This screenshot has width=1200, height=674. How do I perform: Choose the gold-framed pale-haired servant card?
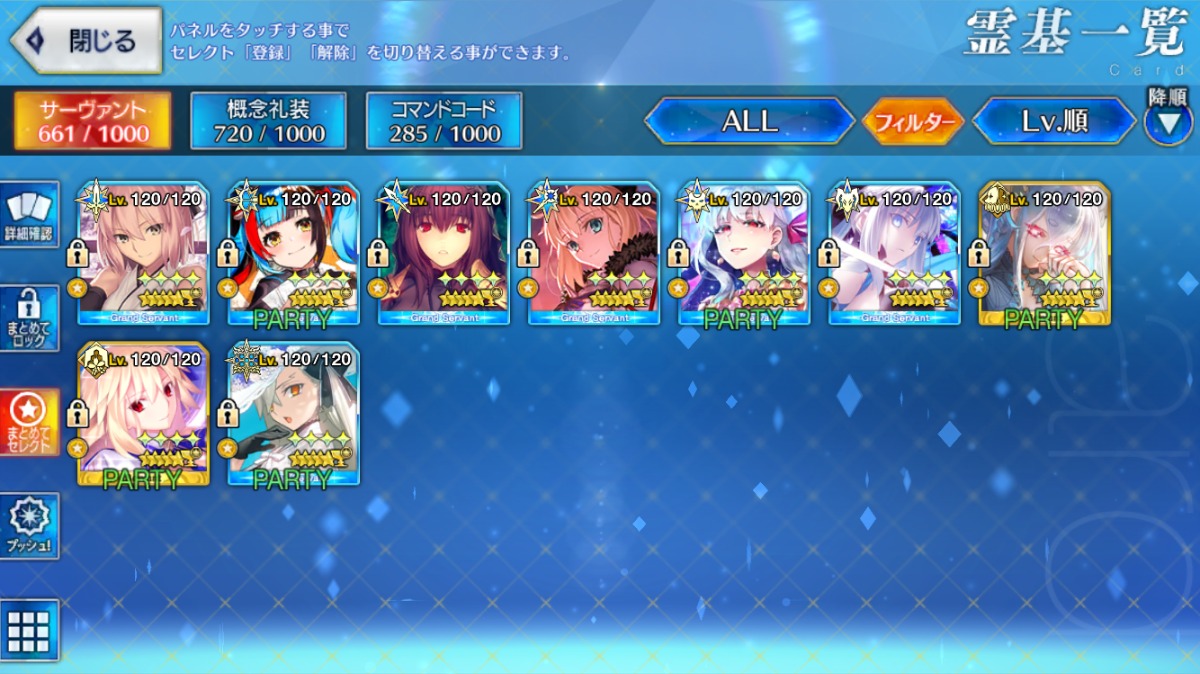[1044, 255]
